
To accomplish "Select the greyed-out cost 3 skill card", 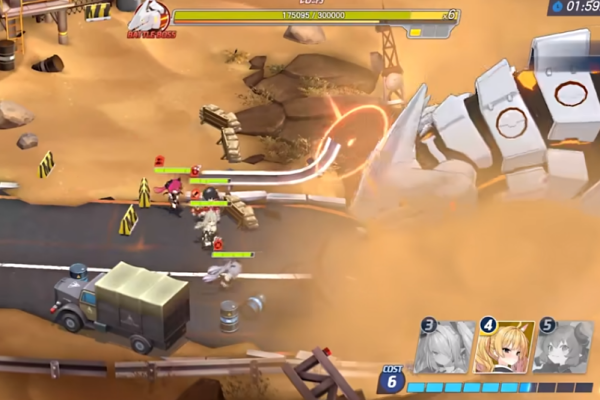I will [x=444, y=348].
